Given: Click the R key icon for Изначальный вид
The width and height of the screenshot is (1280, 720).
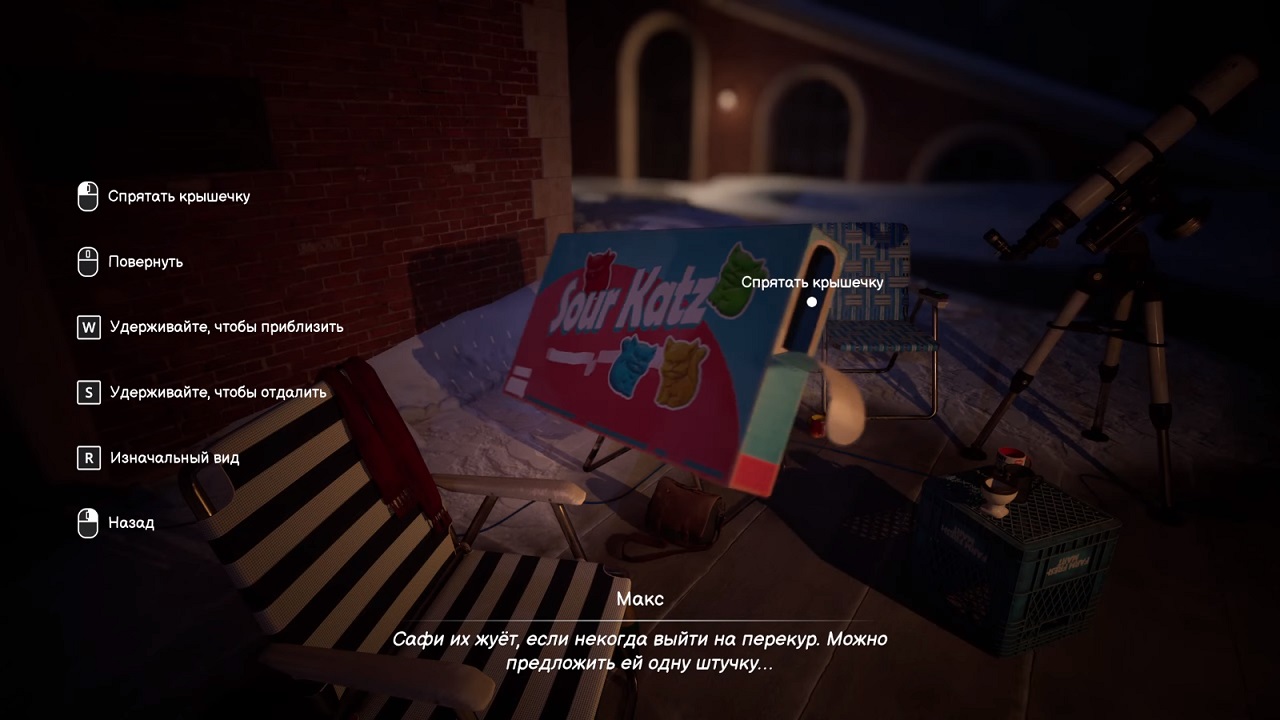Looking at the screenshot, I should click(x=88, y=457).
